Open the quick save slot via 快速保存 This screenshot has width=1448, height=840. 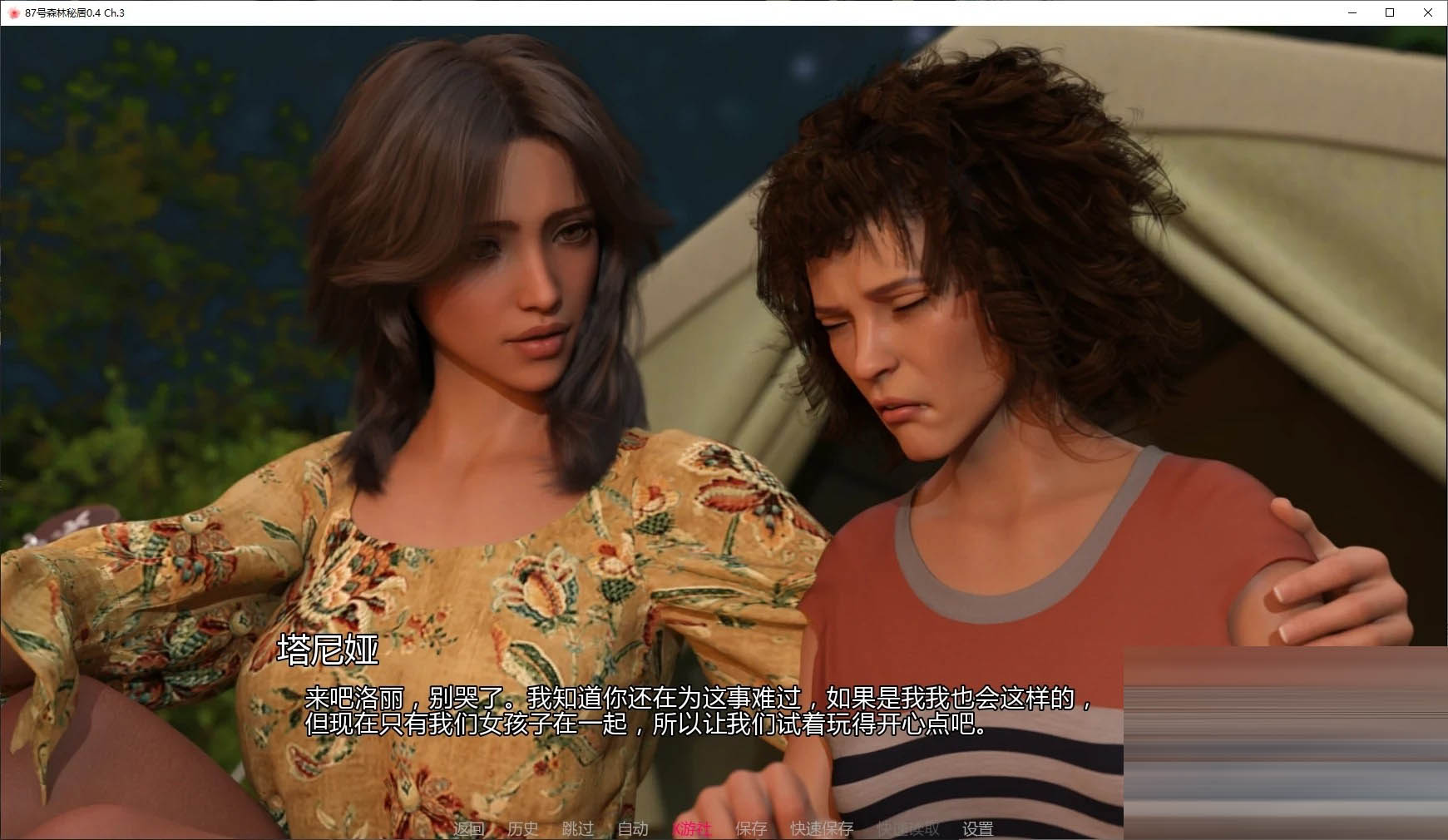820,828
